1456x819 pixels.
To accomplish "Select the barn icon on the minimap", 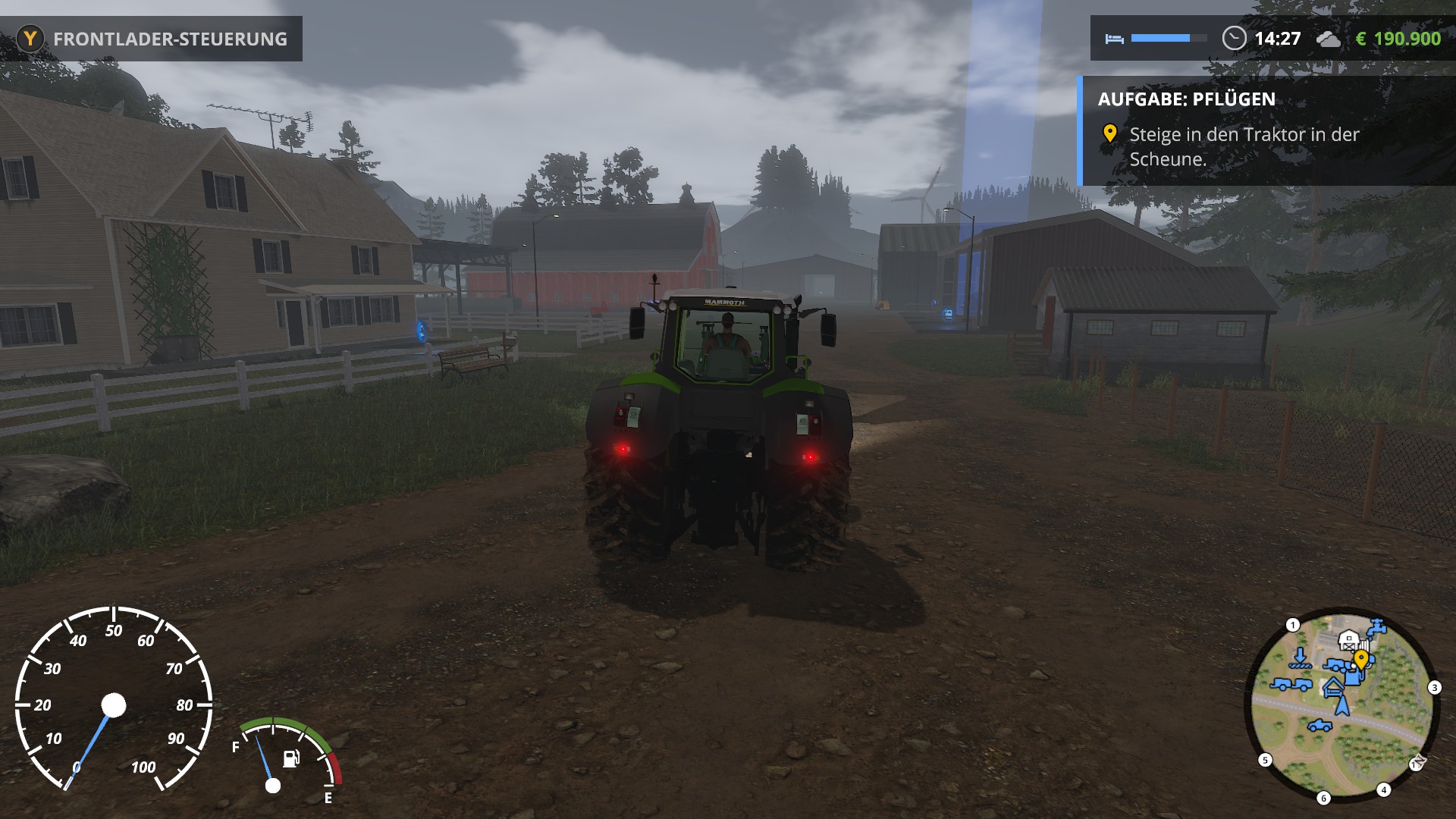I will click(1348, 640).
